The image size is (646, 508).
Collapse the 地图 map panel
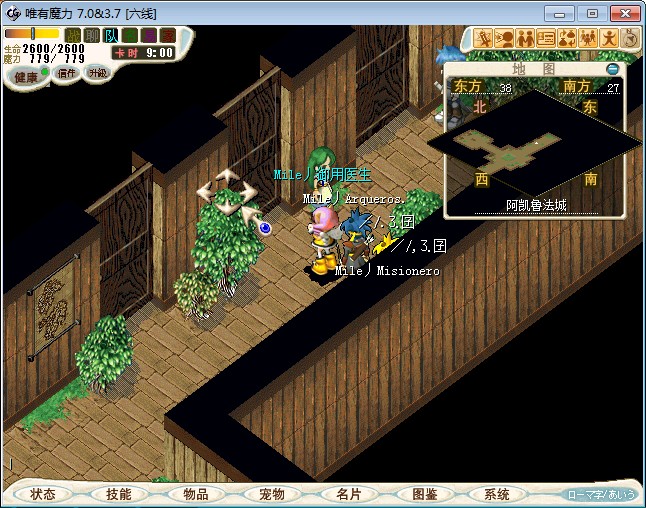click(613, 69)
